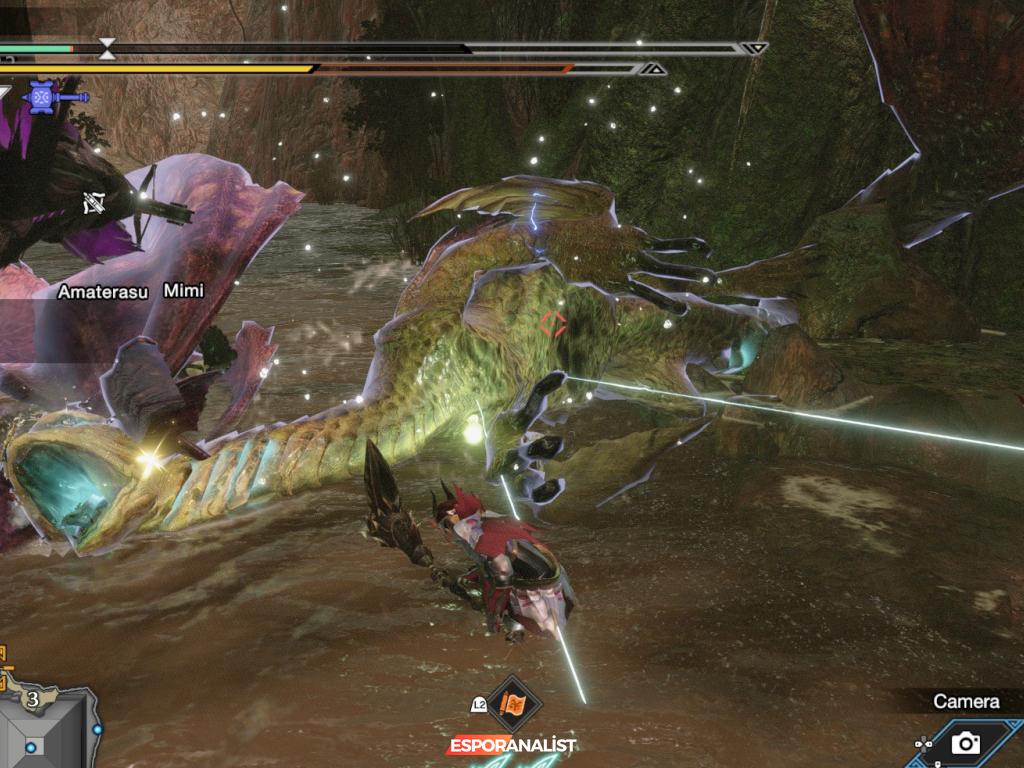The image size is (1024, 768).
Task: Select the orange book icon in the action bar
Action: [x=515, y=705]
